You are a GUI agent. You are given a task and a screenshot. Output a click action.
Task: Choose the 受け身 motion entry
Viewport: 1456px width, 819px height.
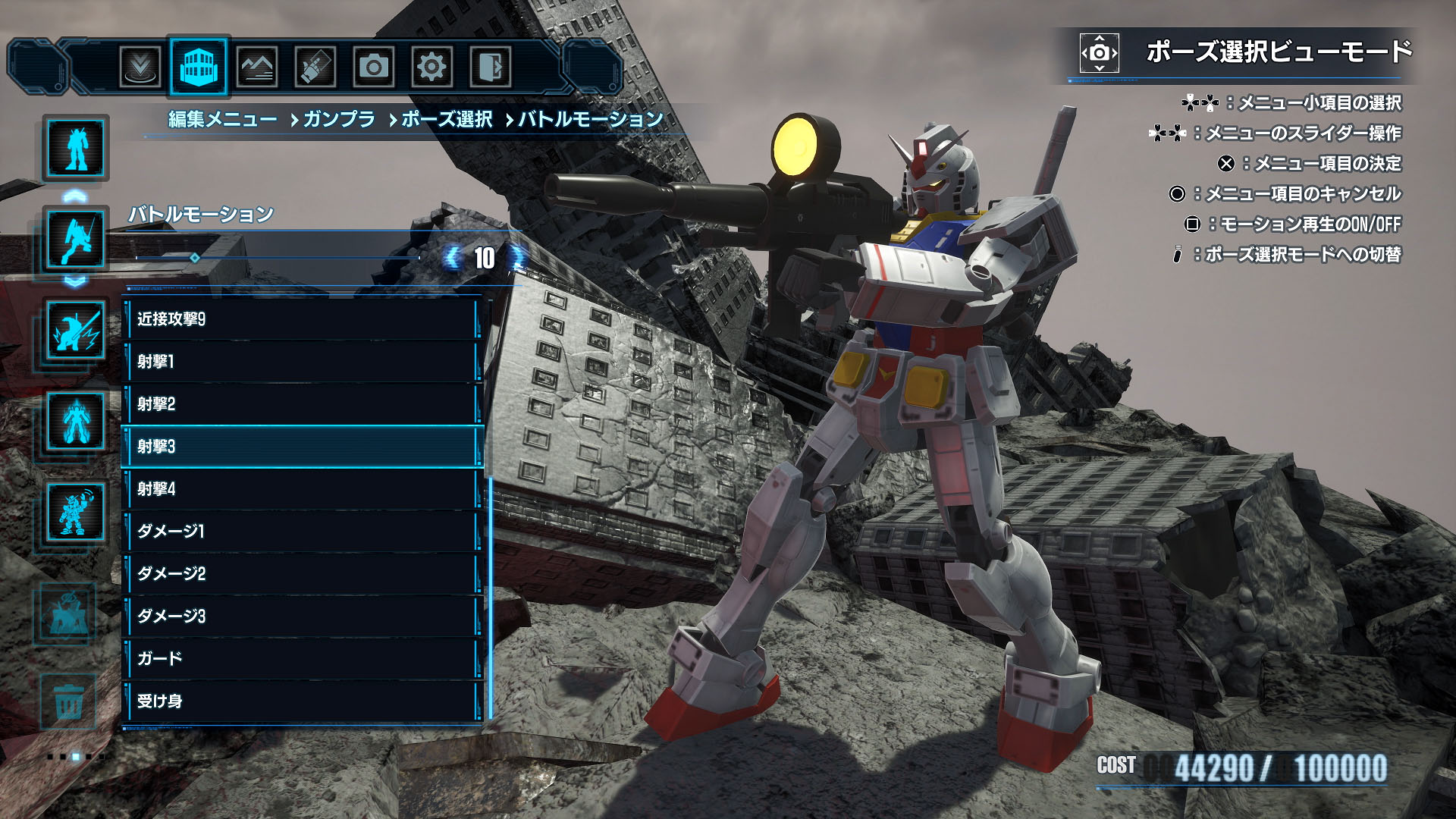coord(302,701)
